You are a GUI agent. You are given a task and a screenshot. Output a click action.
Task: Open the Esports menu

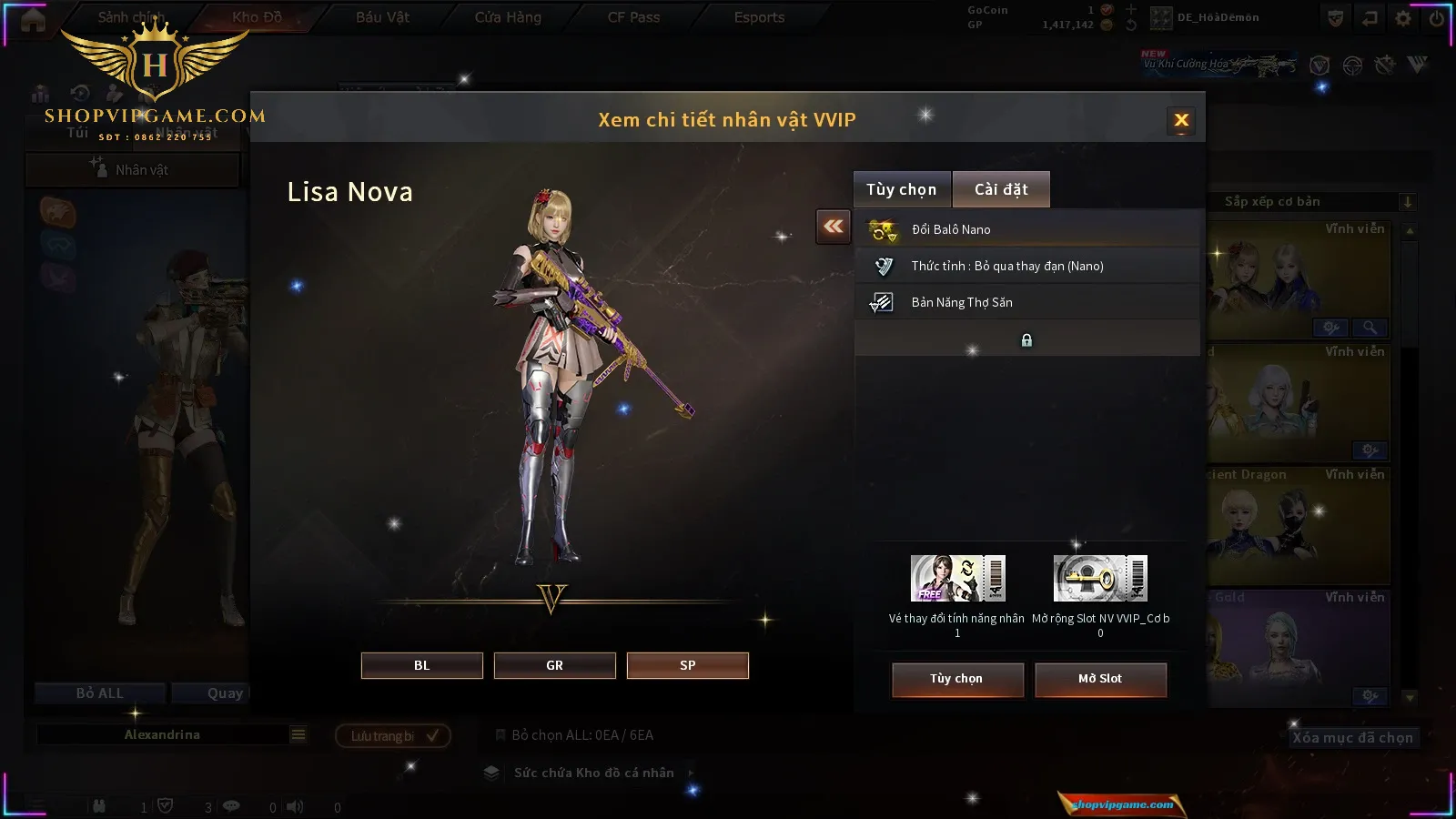coord(759,17)
